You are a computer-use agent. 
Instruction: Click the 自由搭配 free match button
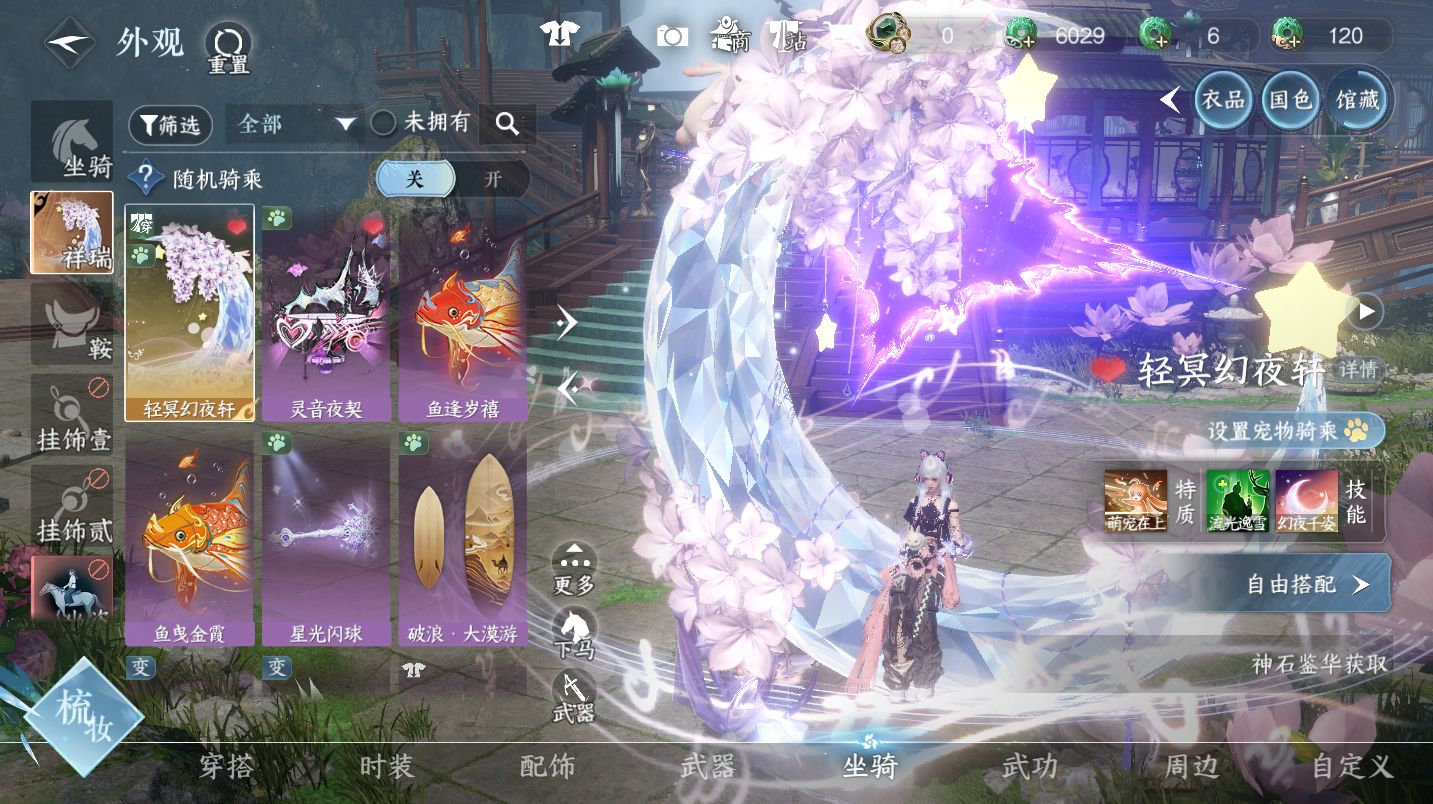1305,584
